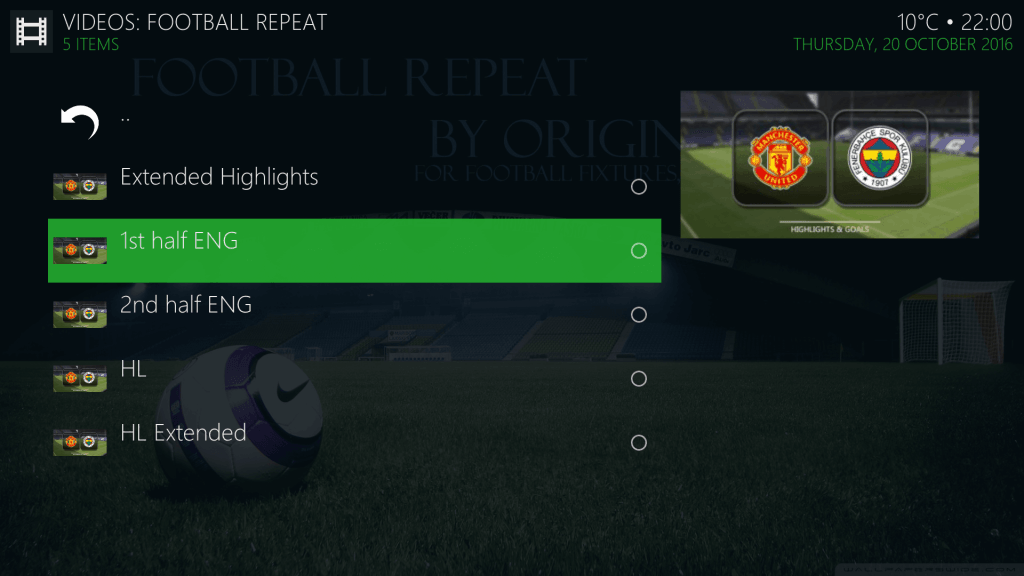Choose the HL list item

point(134,369)
